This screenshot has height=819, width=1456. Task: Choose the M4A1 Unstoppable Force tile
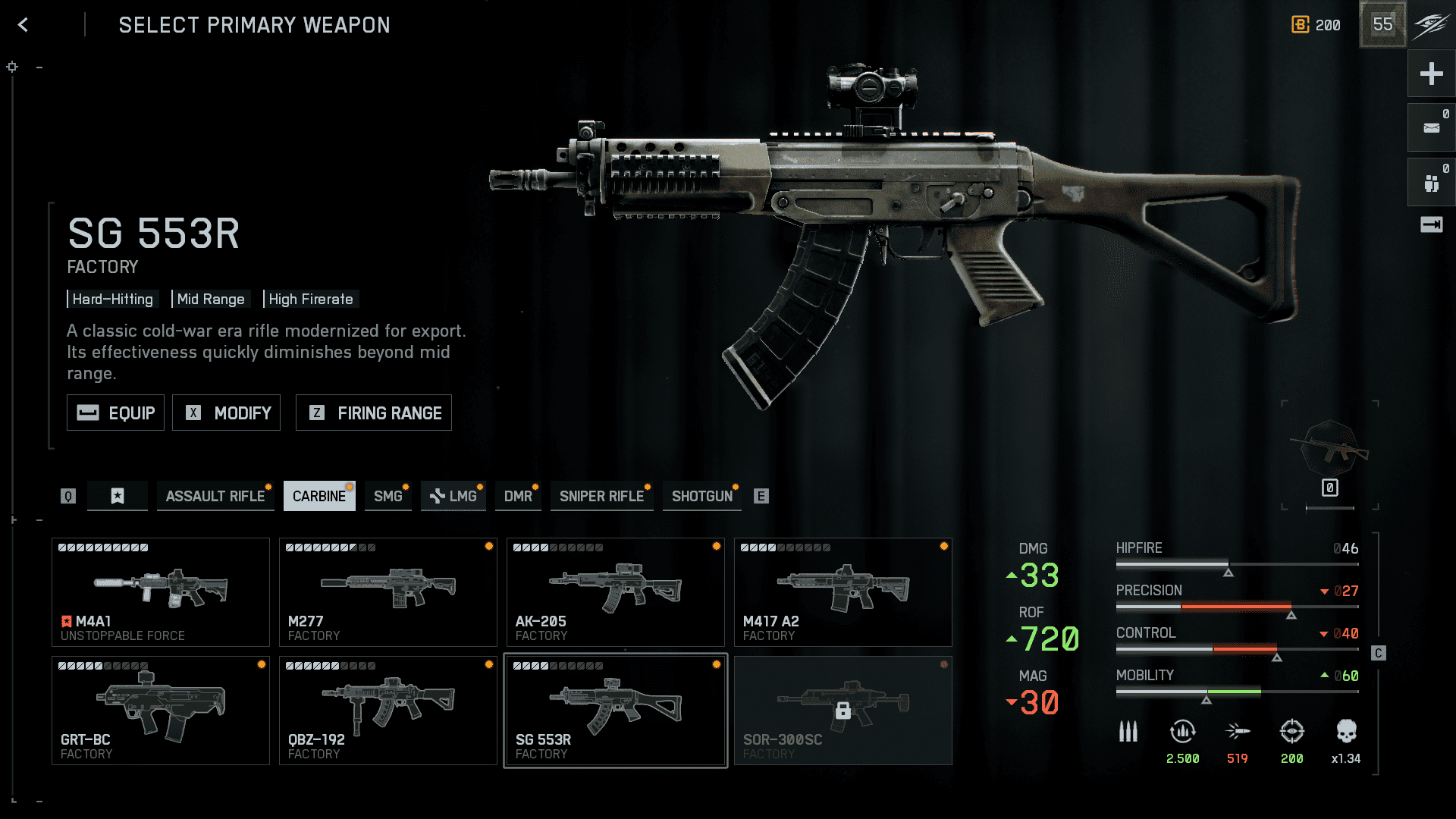point(161,592)
